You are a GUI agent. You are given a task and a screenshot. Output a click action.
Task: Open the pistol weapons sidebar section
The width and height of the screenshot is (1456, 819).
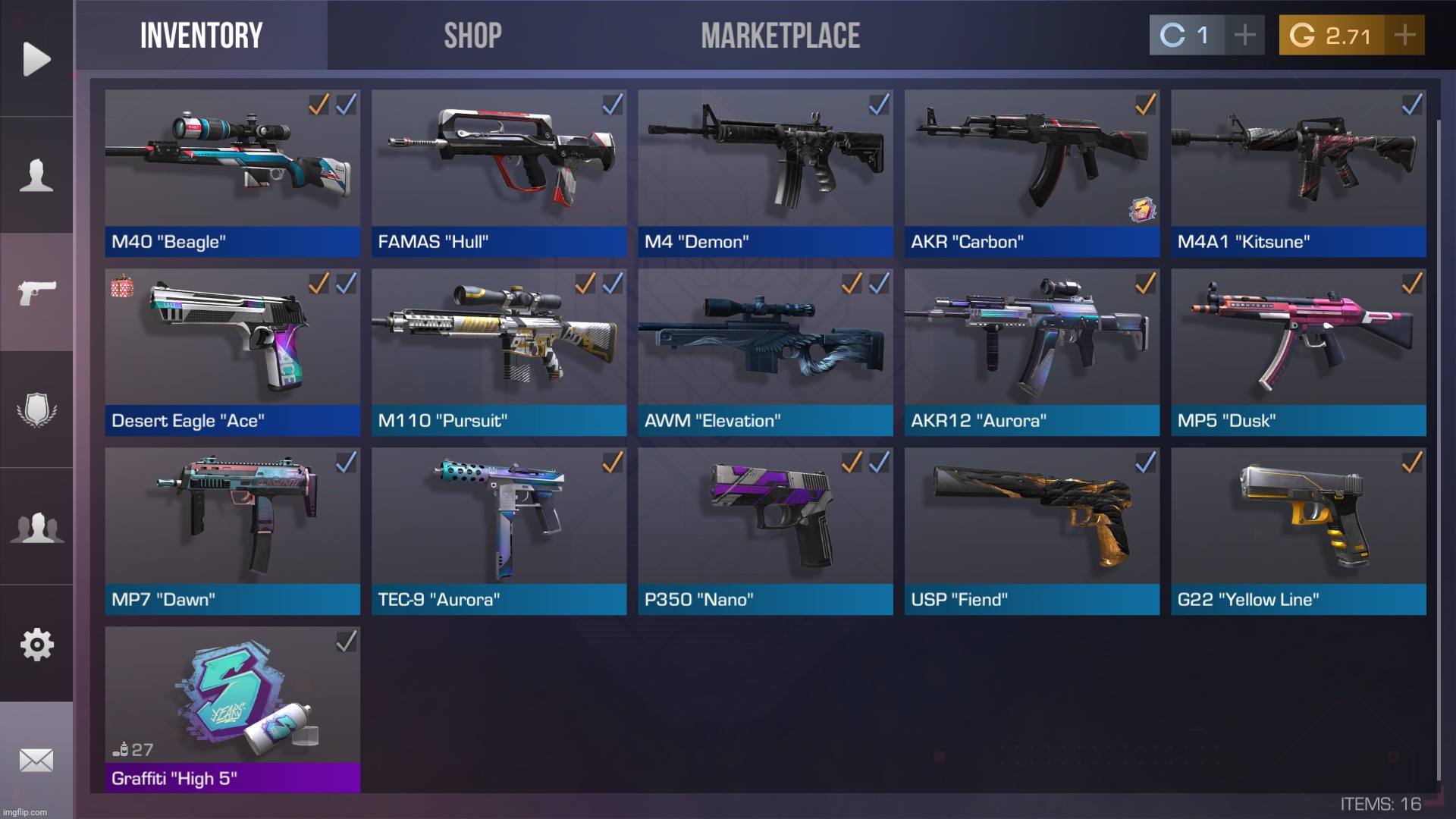pyautogui.click(x=36, y=292)
